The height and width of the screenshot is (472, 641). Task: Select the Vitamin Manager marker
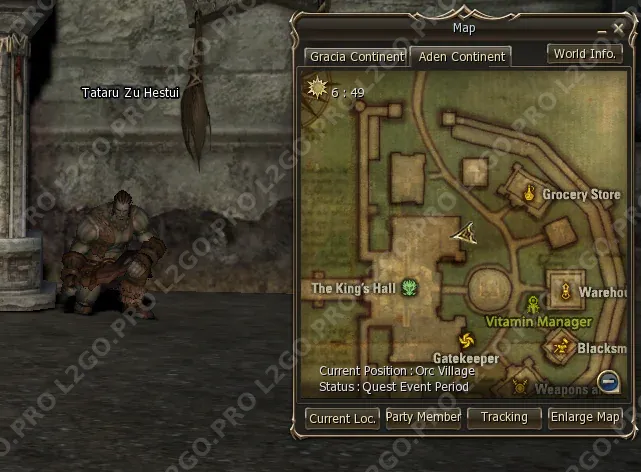pos(534,304)
